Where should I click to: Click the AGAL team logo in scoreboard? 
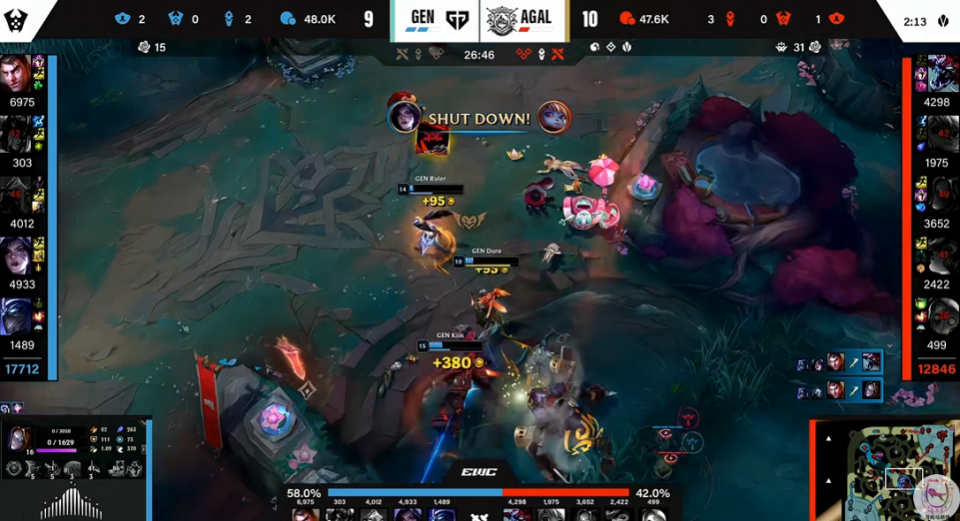pos(502,19)
